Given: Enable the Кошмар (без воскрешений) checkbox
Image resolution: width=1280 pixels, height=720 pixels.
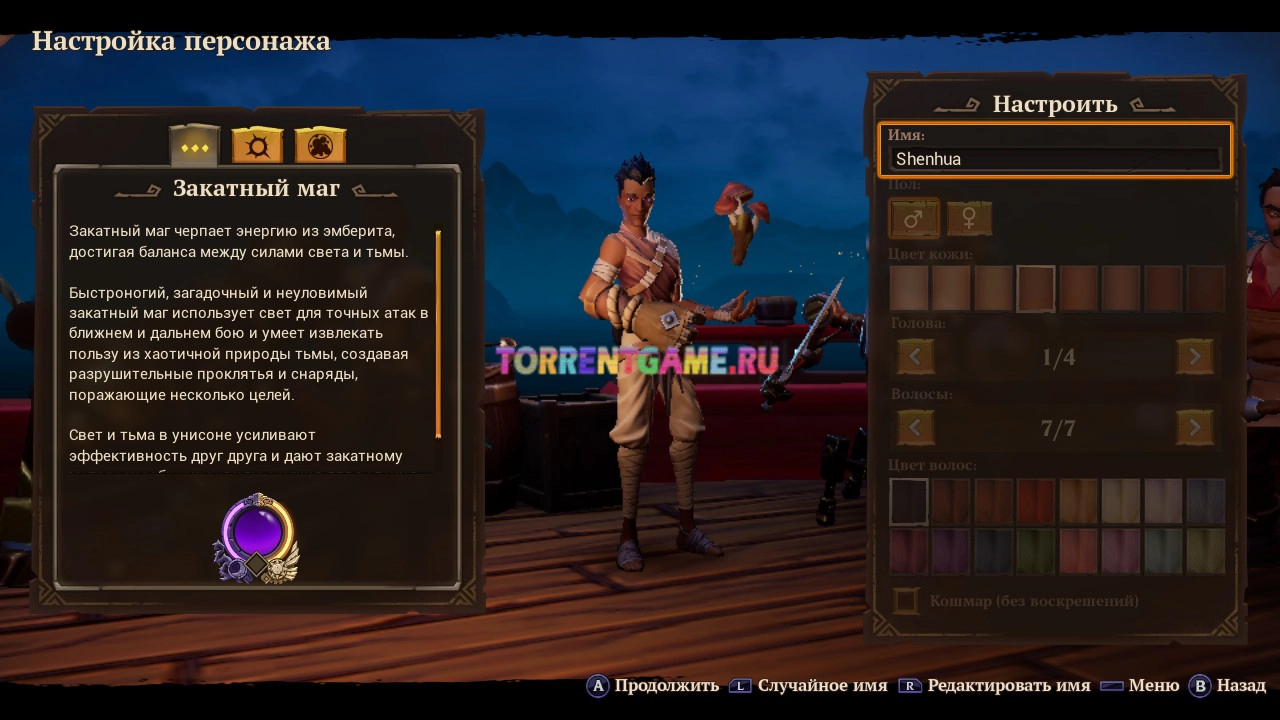Looking at the screenshot, I should click(906, 601).
